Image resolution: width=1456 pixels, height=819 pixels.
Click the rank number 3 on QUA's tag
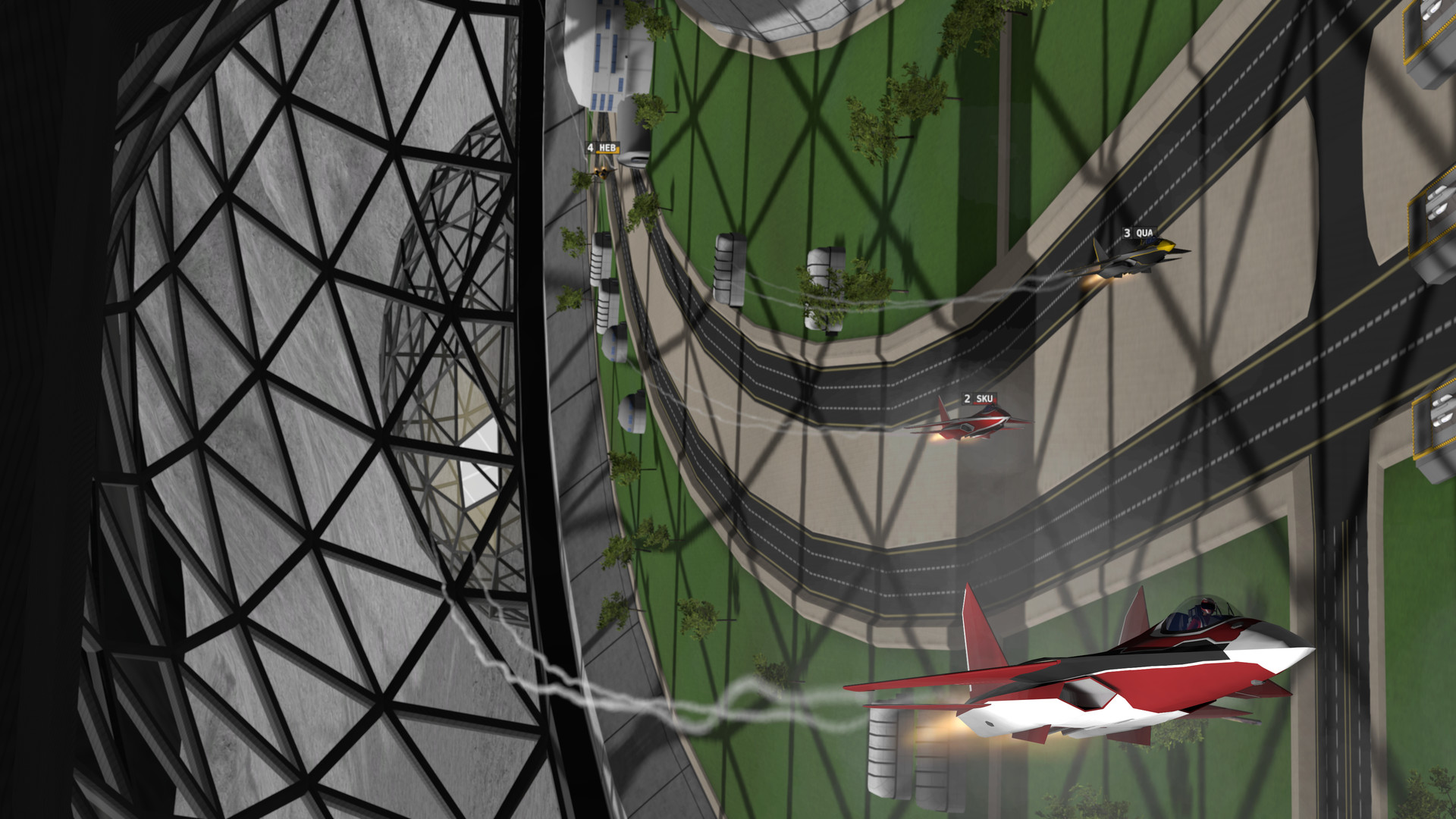1128,232
